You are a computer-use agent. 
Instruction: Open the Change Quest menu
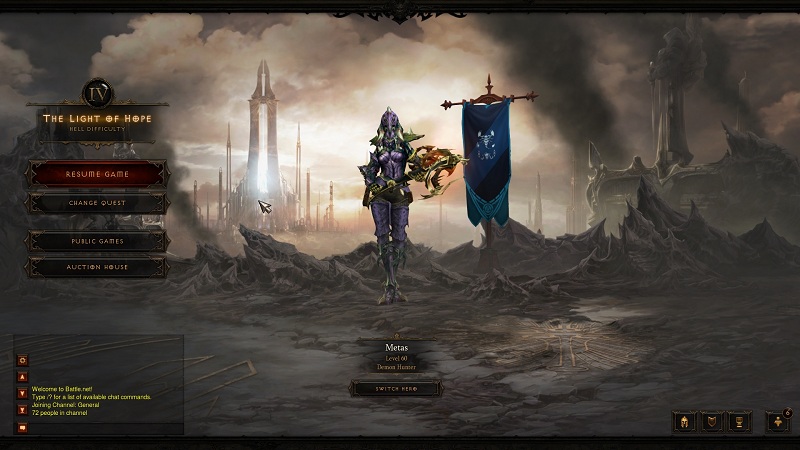coord(97,203)
